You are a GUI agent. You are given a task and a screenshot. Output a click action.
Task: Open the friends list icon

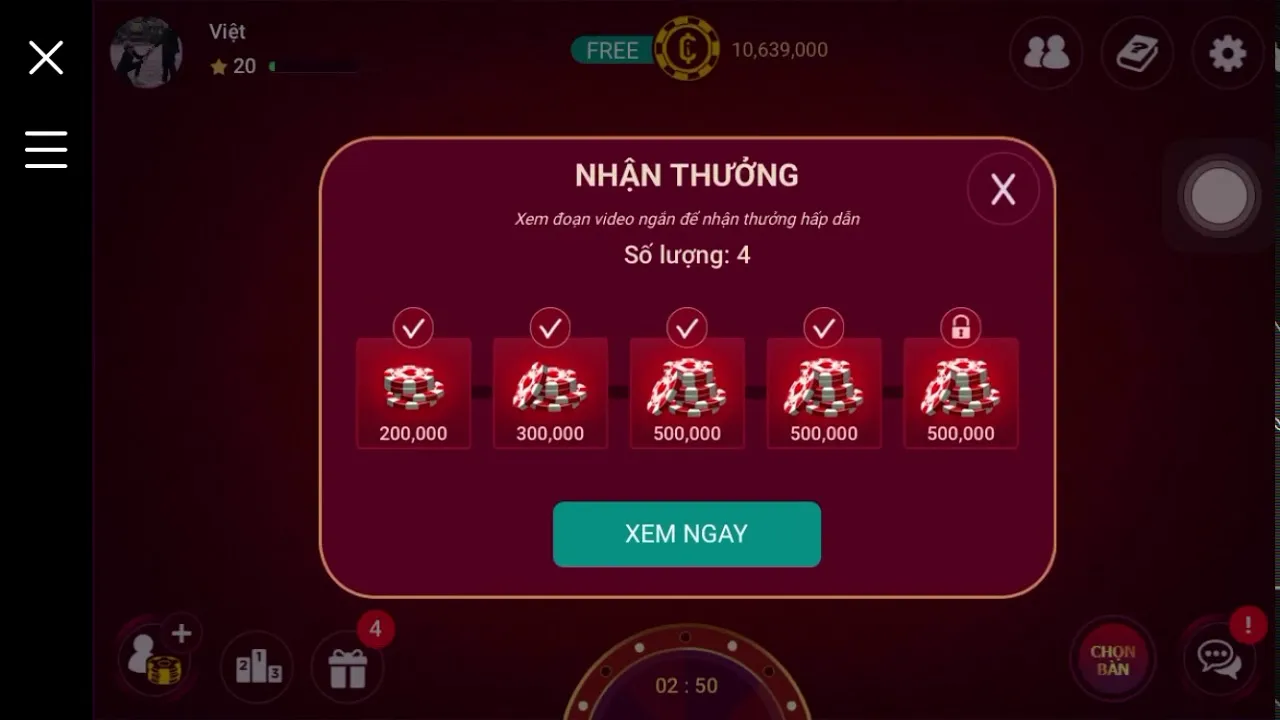pyautogui.click(x=1046, y=53)
